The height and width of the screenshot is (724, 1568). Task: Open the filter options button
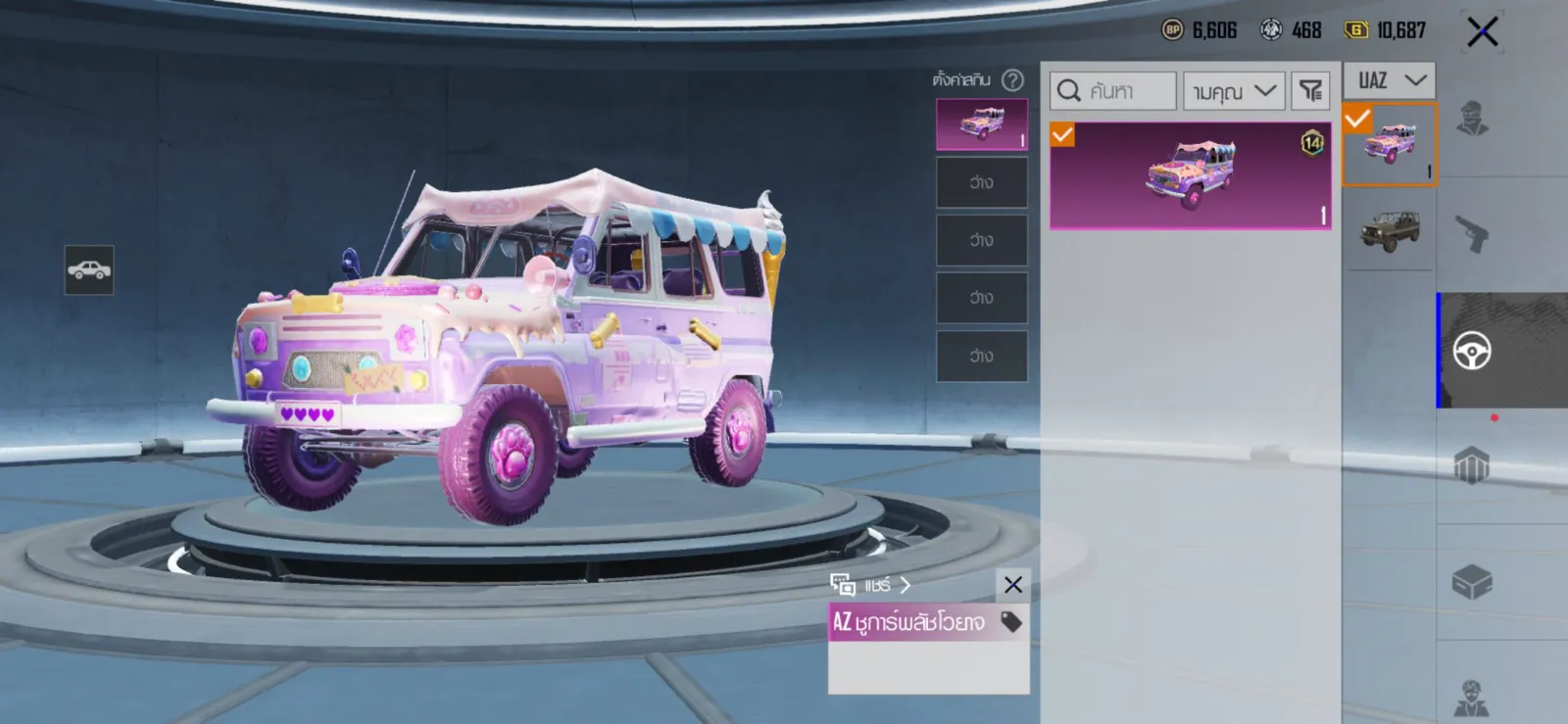1310,91
